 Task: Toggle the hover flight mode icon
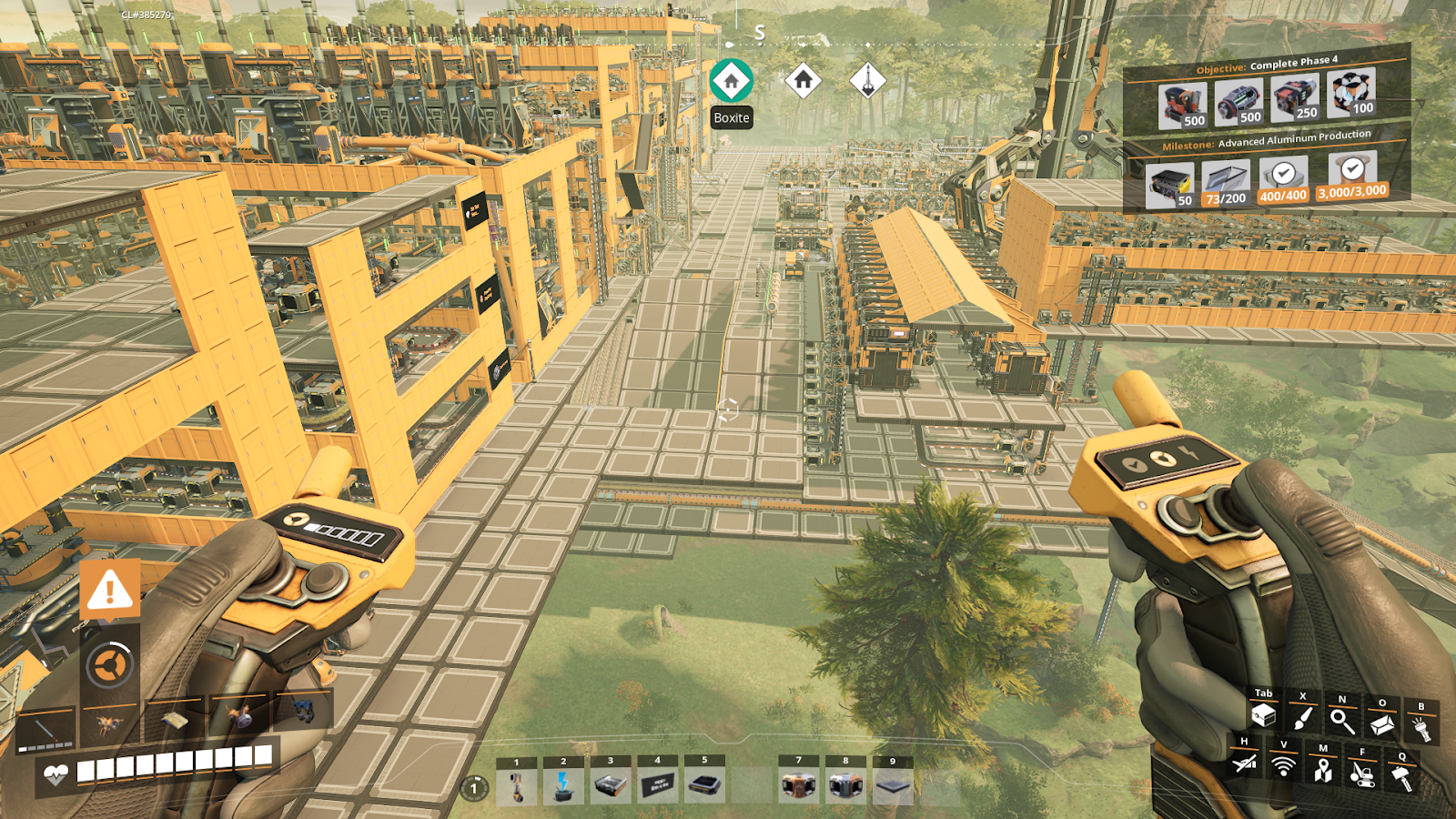click(x=1244, y=763)
